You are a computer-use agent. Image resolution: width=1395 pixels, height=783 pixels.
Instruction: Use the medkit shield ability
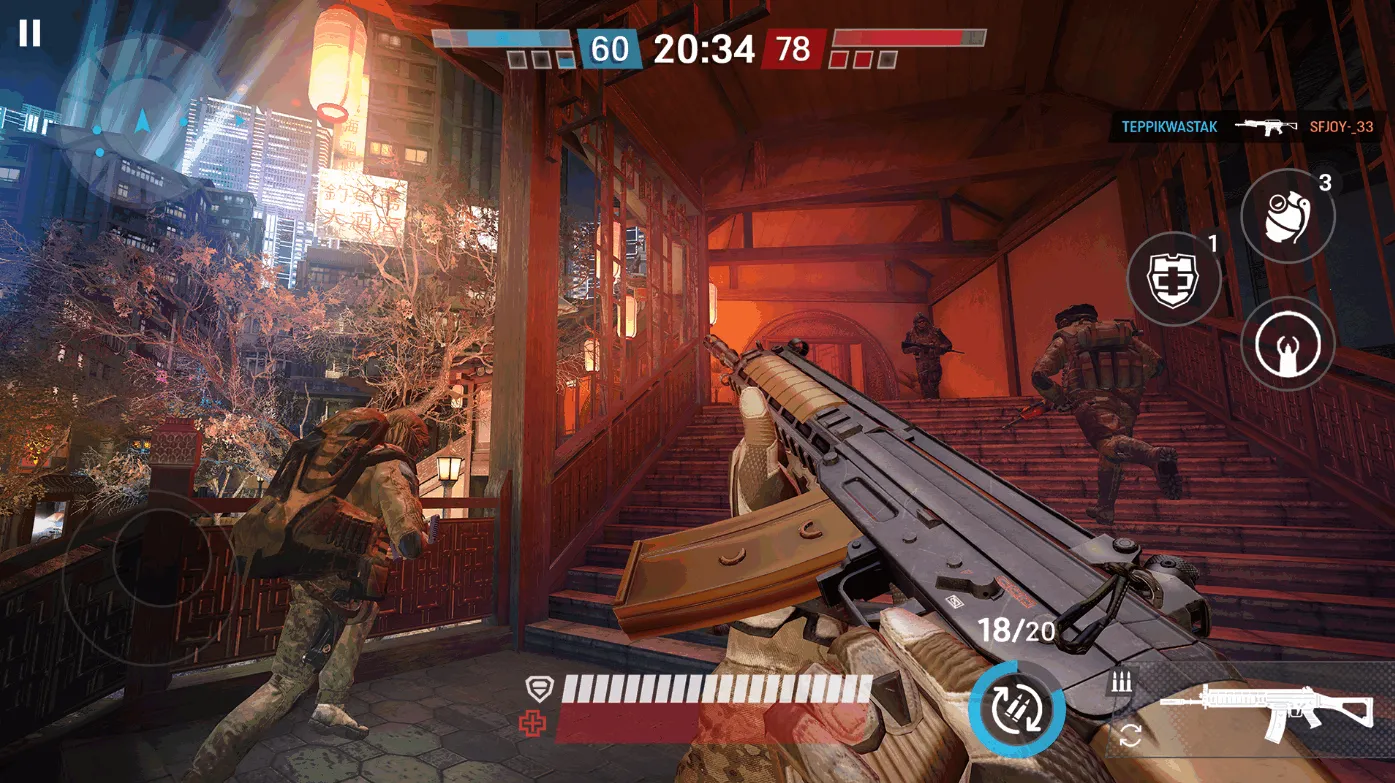1174,279
